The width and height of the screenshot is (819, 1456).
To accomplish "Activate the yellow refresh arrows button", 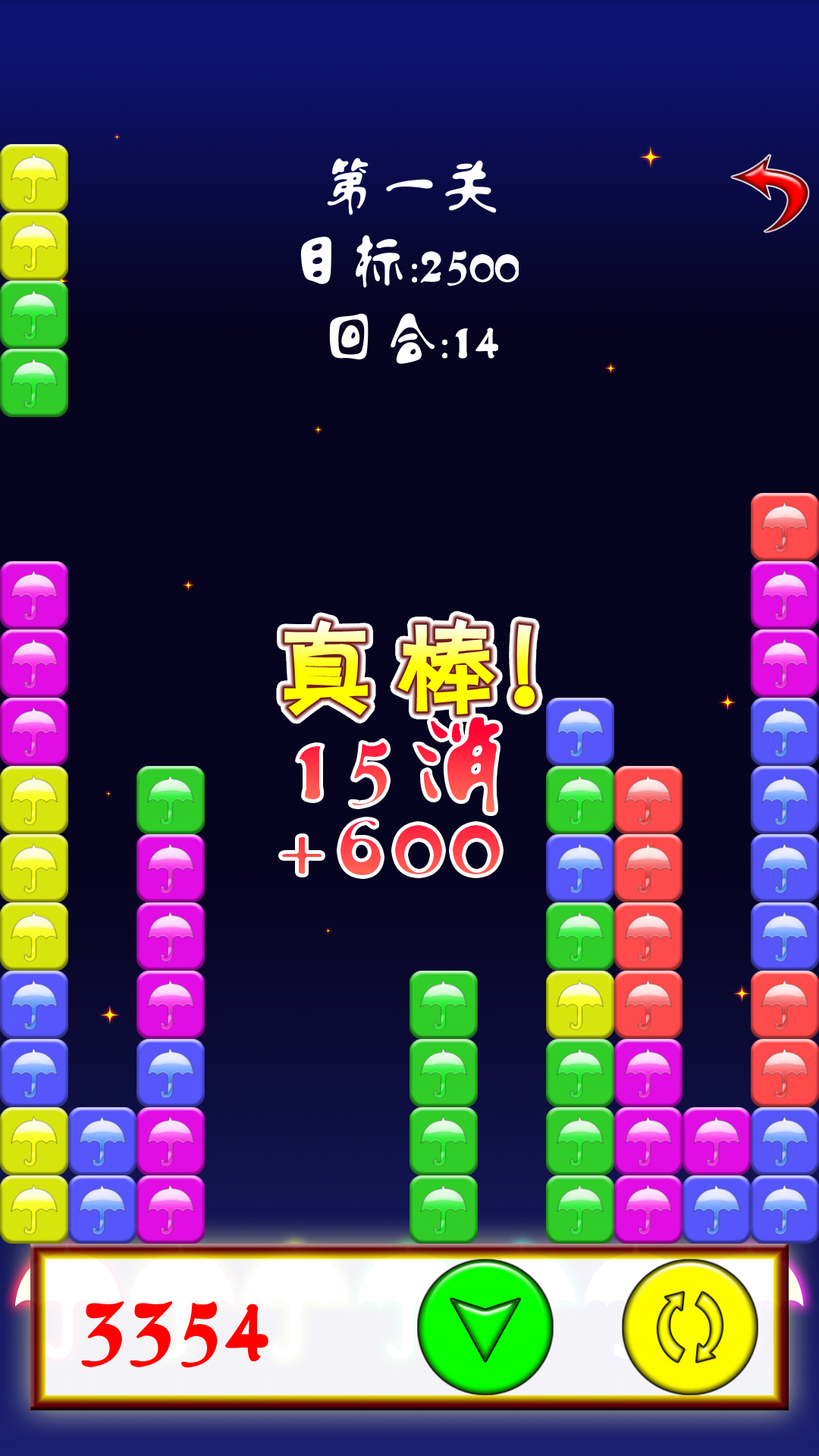I will [x=689, y=1327].
